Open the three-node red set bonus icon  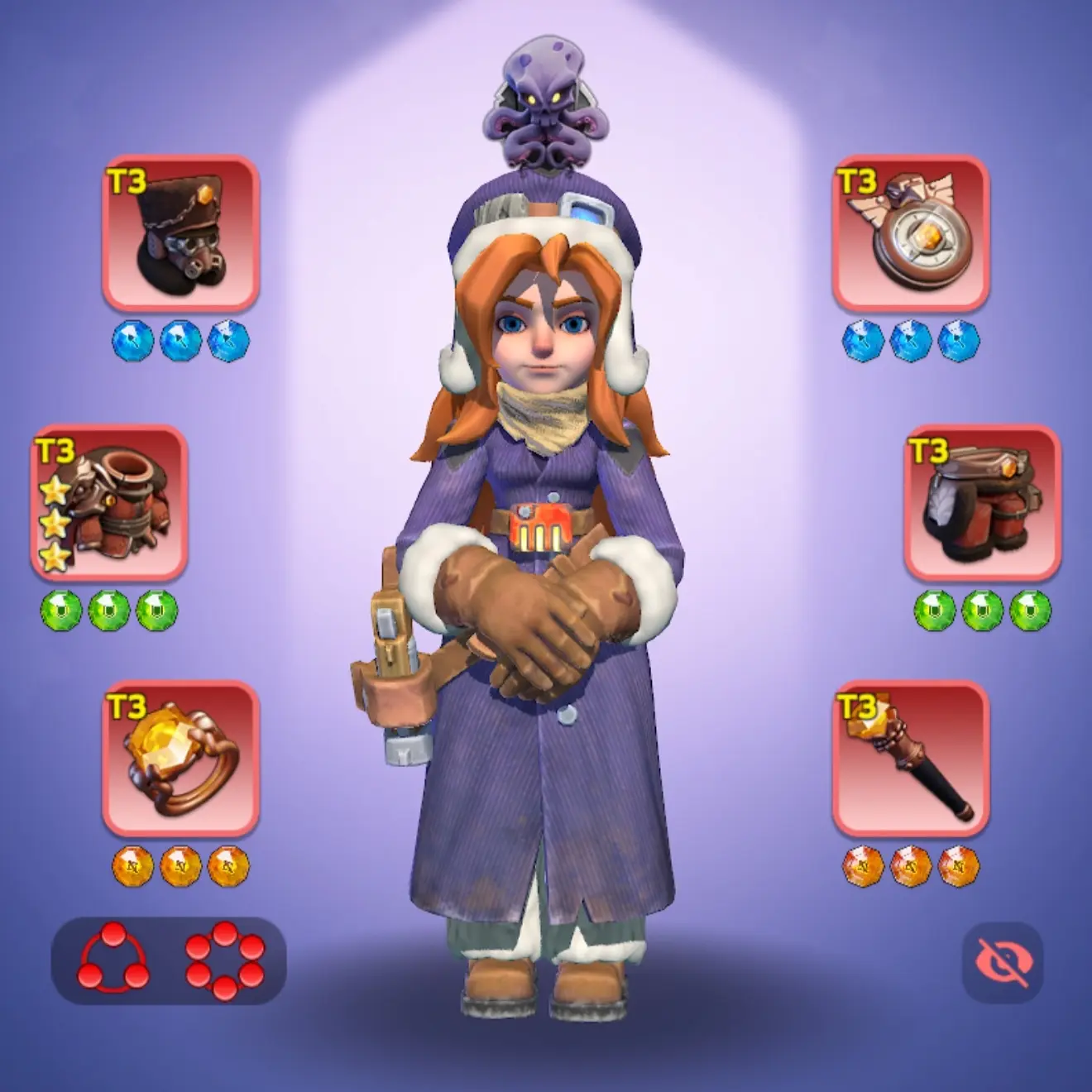click(x=114, y=960)
